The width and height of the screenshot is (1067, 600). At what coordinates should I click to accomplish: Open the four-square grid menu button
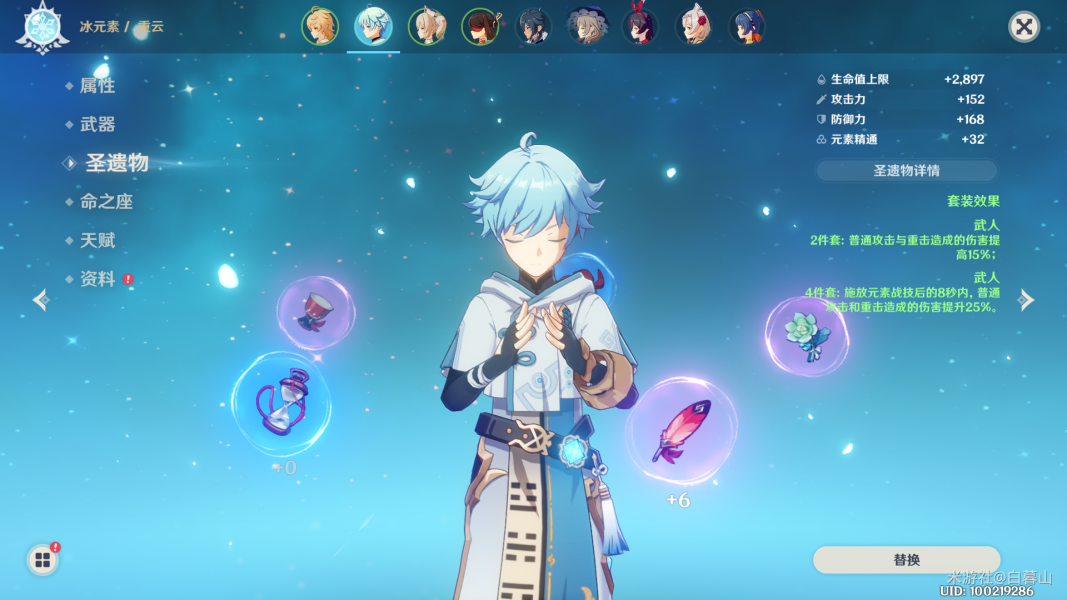43,560
